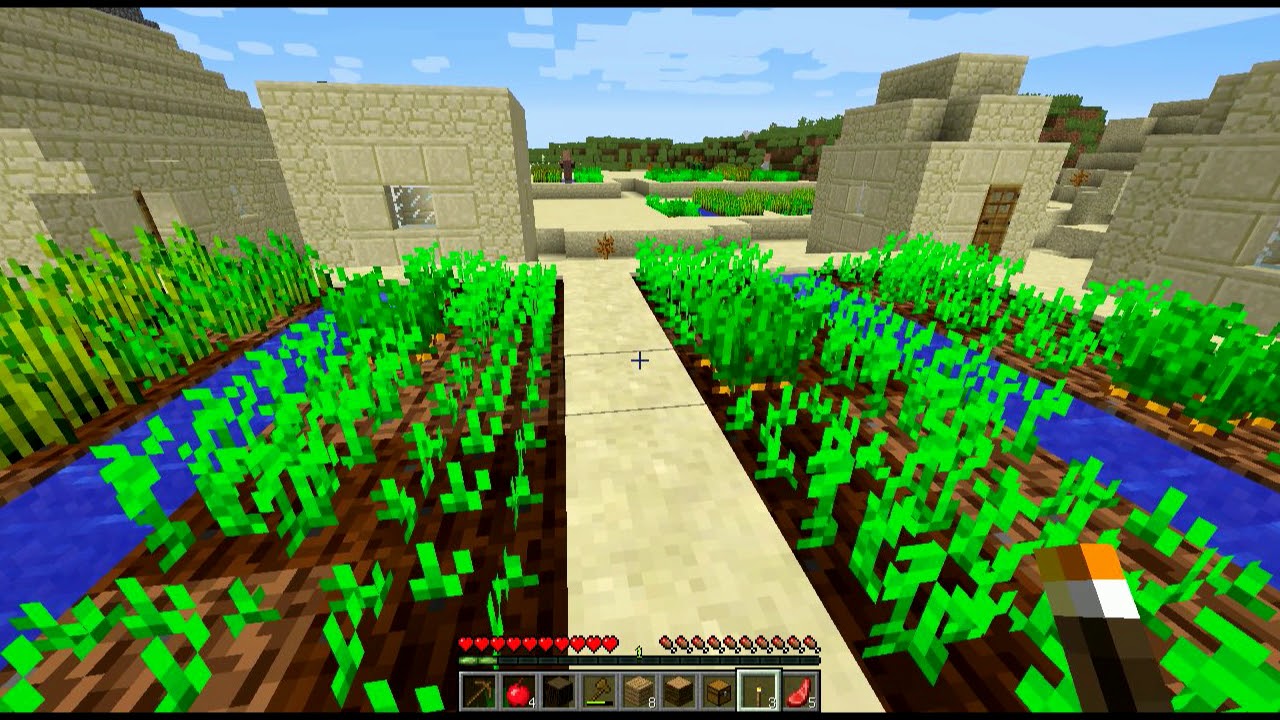
Task: Select the wooden pickaxe in the hotbar
Action: point(480,690)
